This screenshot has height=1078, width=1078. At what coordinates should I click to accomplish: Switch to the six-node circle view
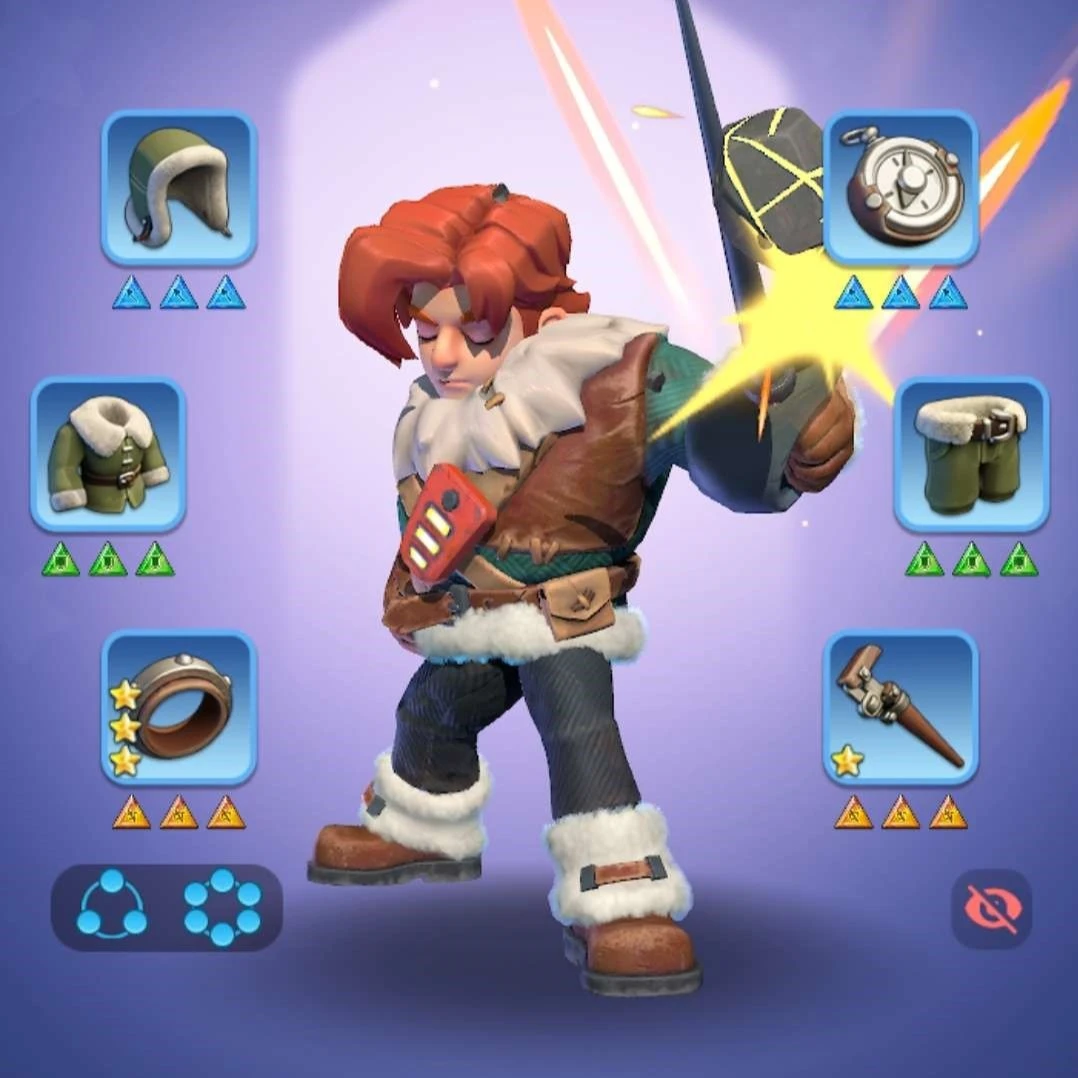tap(222, 907)
